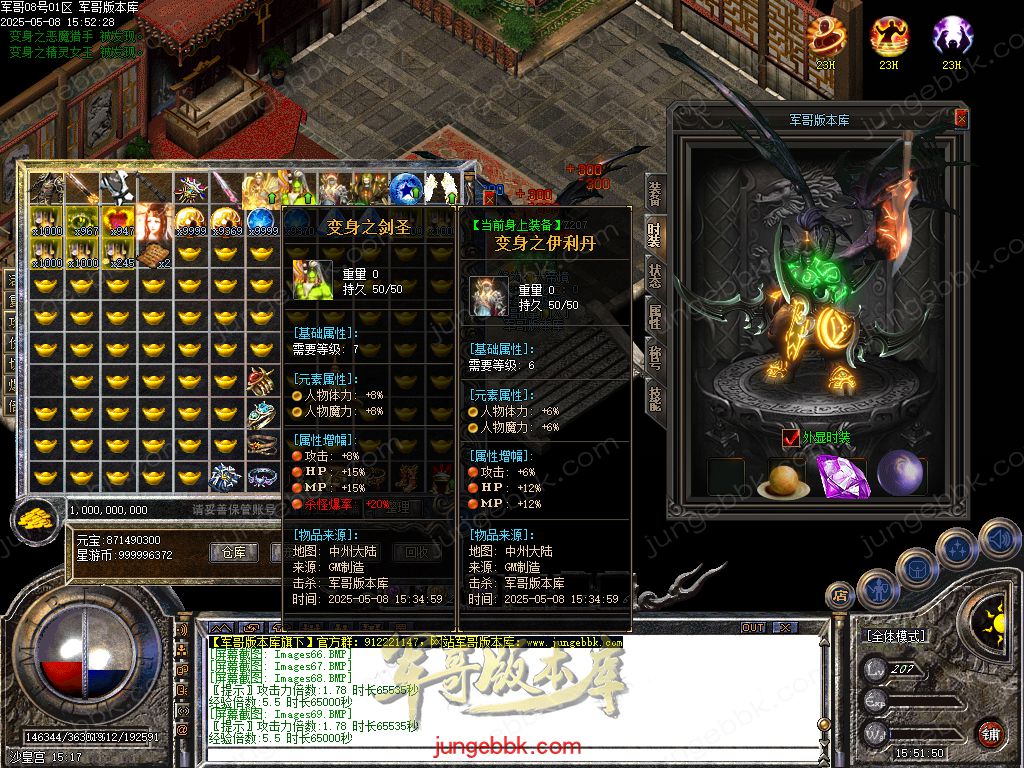Toggle the 外显时装 costume display checkbox
Image resolution: width=1024 pixels, height=768 pixels.
pyautogui.click(x=791, y=437)
